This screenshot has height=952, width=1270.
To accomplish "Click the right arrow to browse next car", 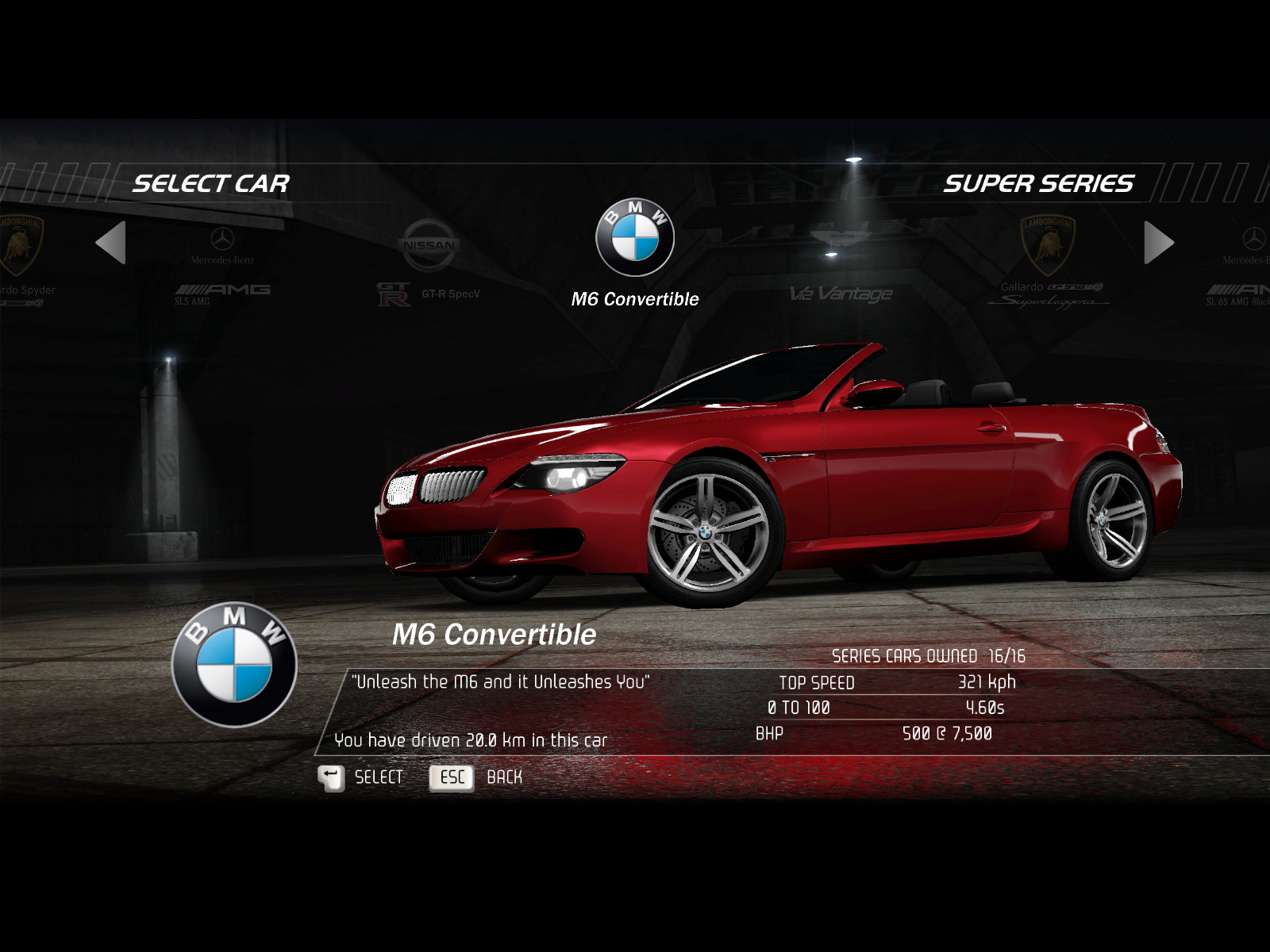I will (1158, 243).
